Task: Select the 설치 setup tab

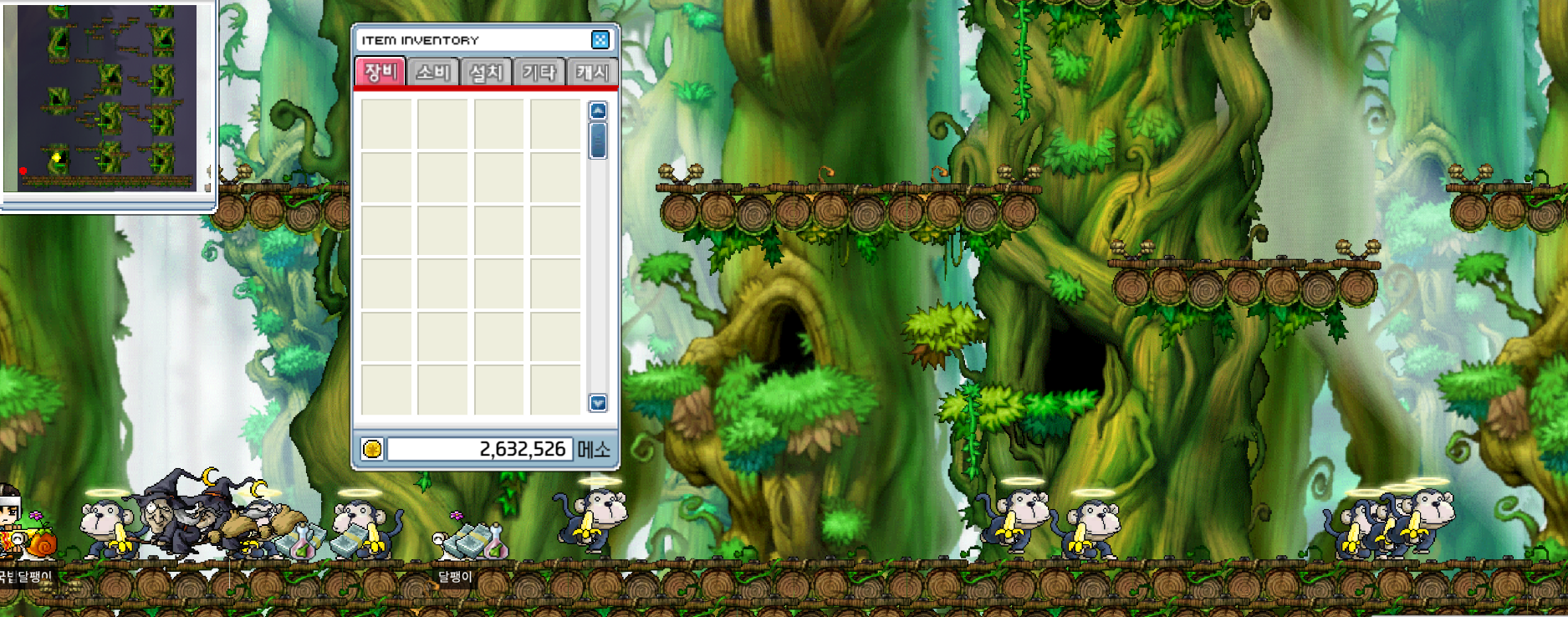Action: [486, 73]
